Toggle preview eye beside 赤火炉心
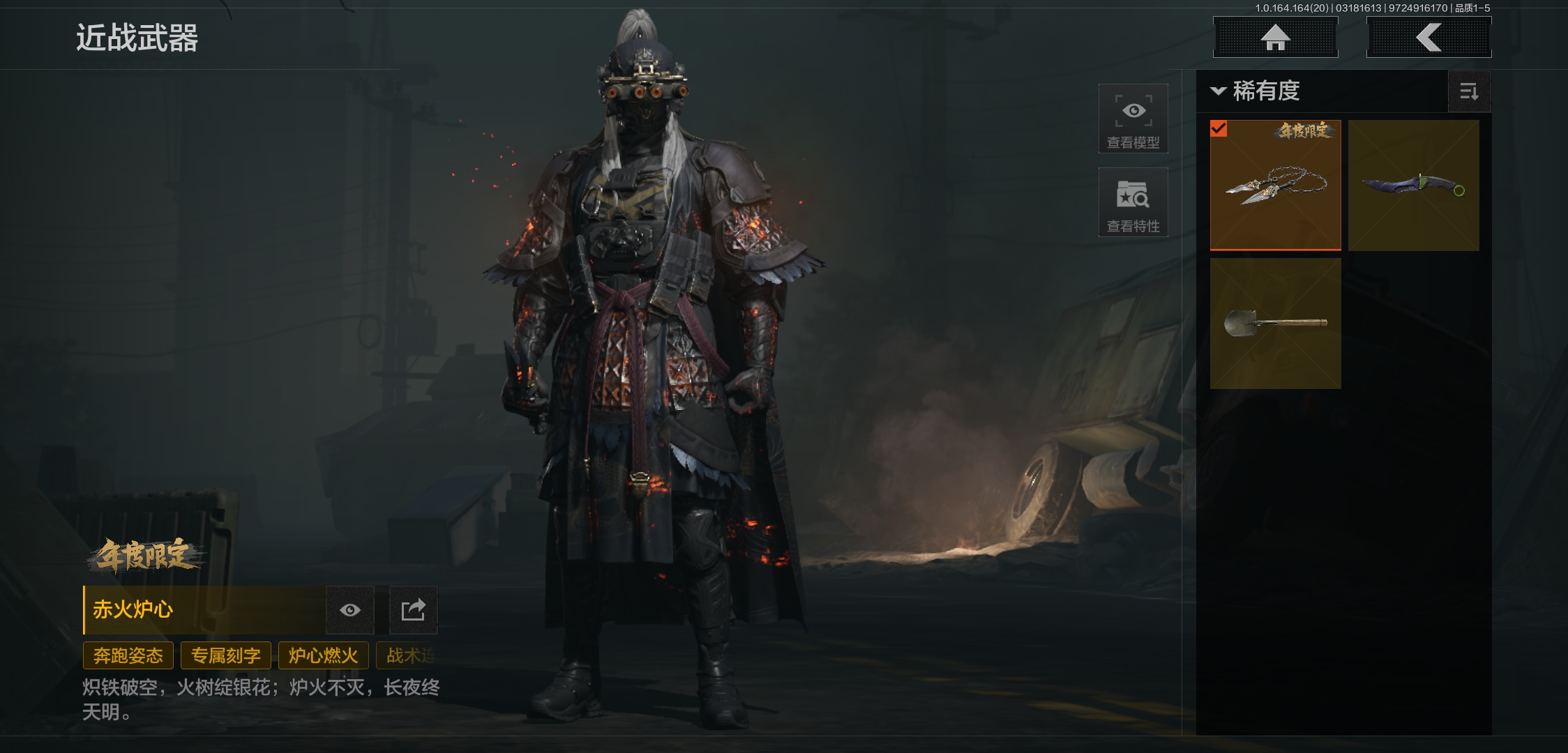 (x=350, y=610)
